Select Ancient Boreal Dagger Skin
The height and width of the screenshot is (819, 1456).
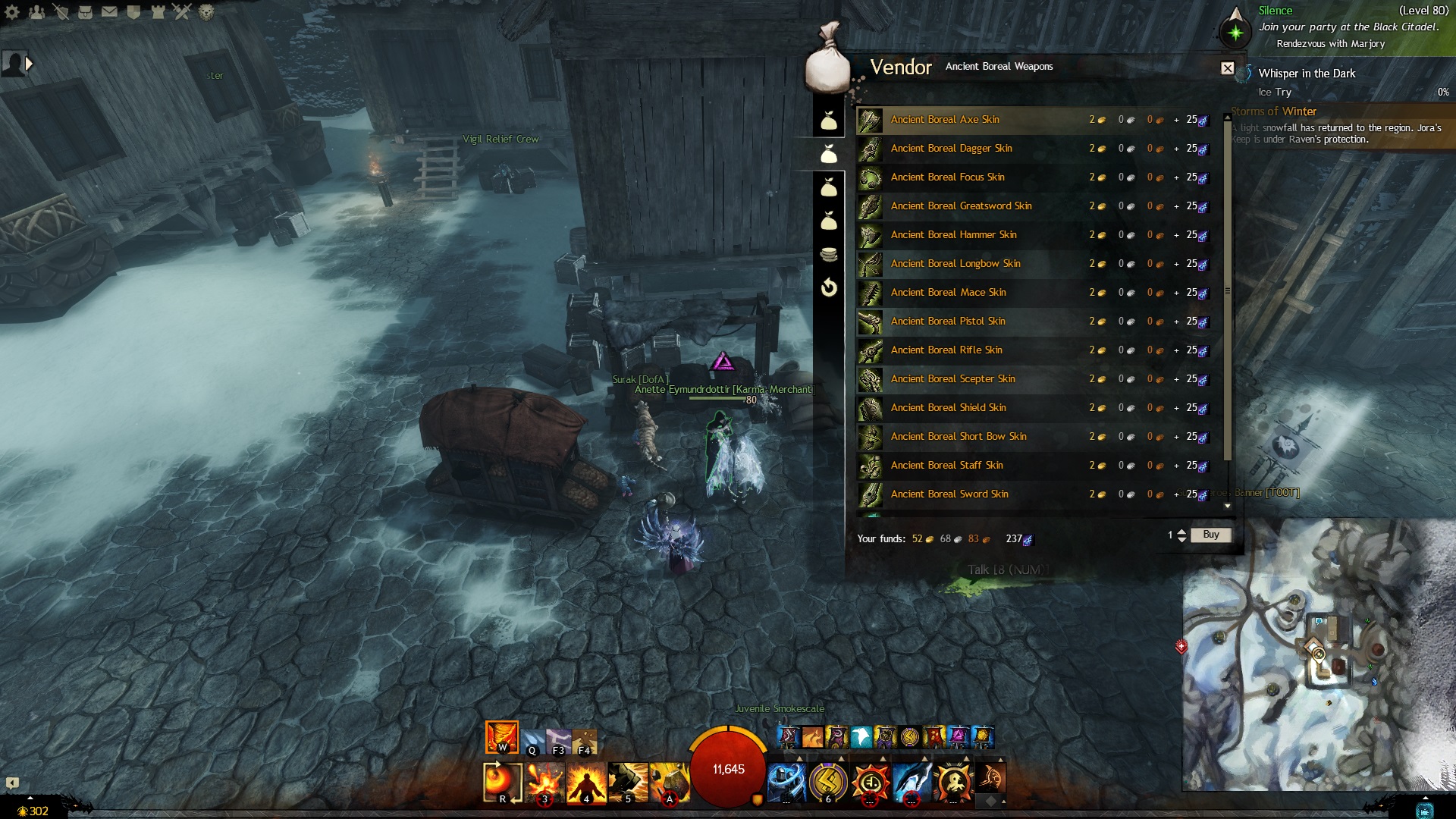(x=951, y=149)
